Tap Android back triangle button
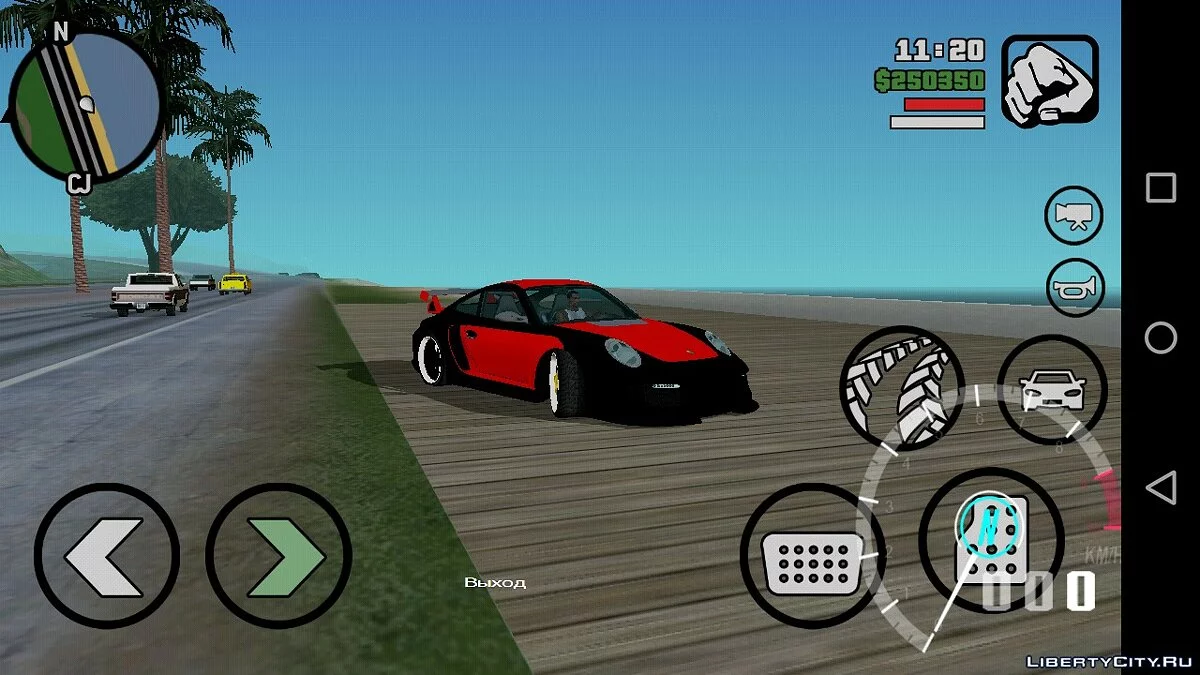The height and width of the screenshot is (675, 1200). pyautogui.click(x=1160, y=488)
